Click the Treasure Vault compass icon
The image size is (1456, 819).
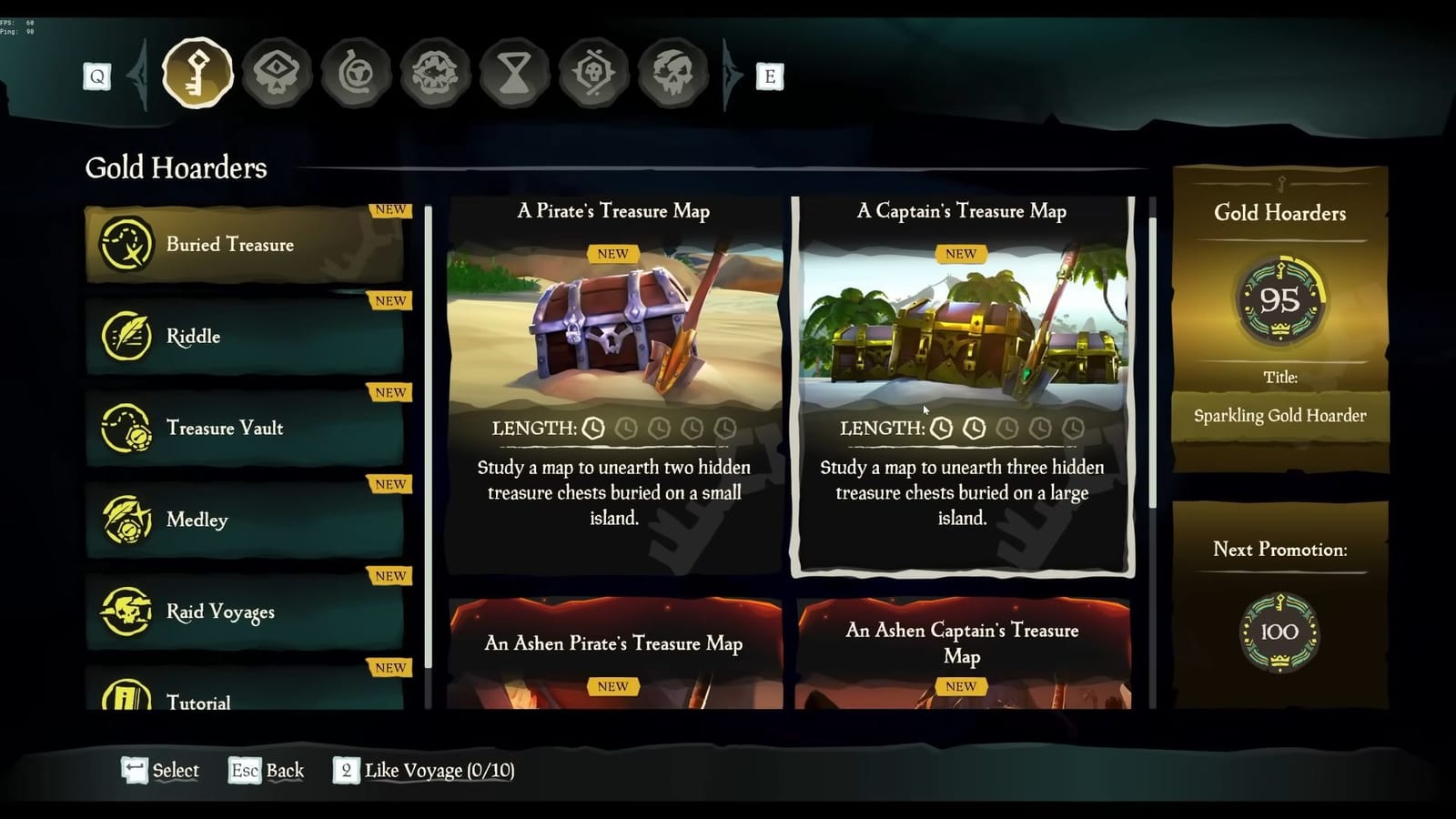coord(127,428)
